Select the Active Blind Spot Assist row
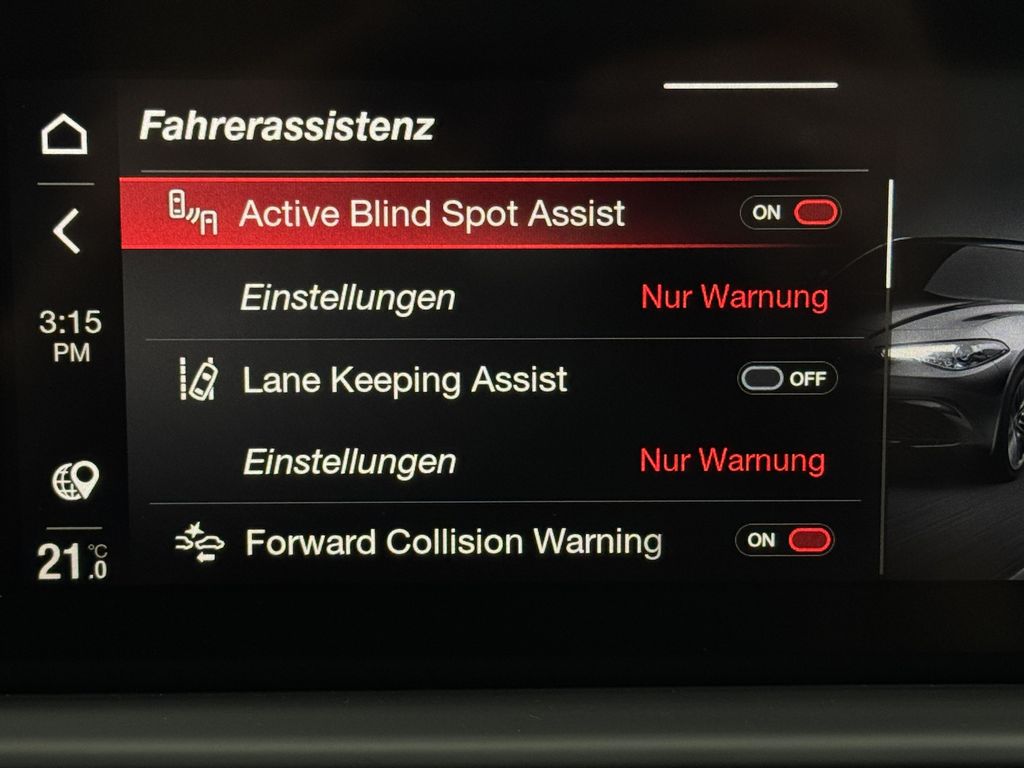This screenshot has height=768, width=1024. click(x=432, y=213)
